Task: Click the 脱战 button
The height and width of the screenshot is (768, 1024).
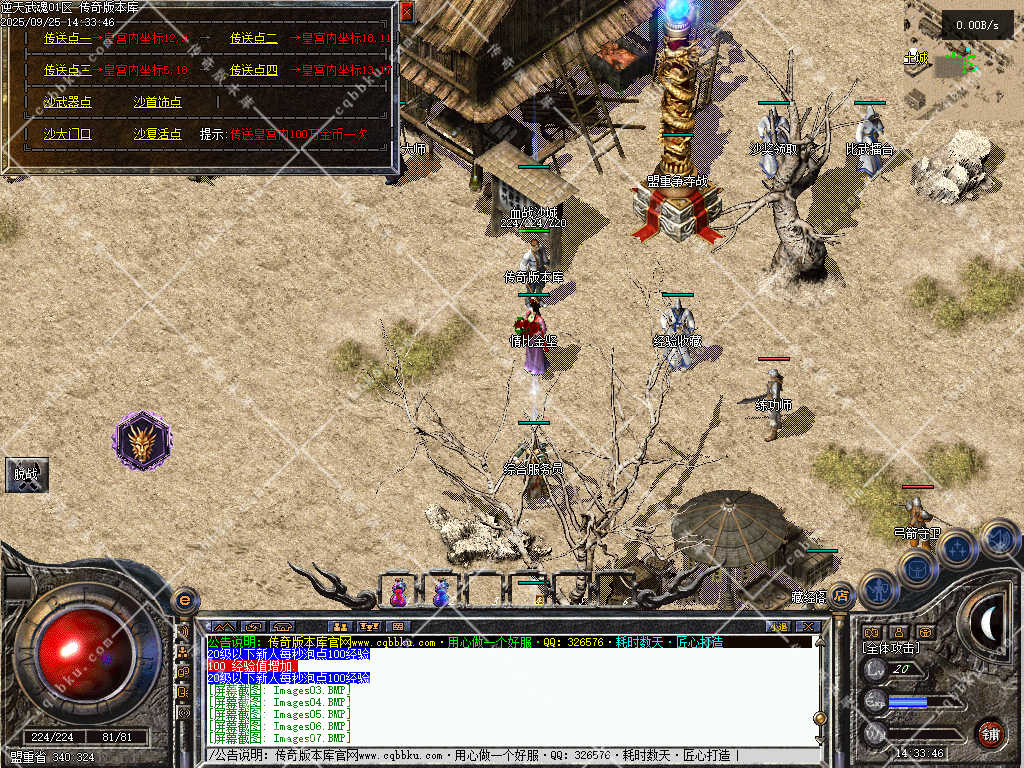Action: coord(25,475)
